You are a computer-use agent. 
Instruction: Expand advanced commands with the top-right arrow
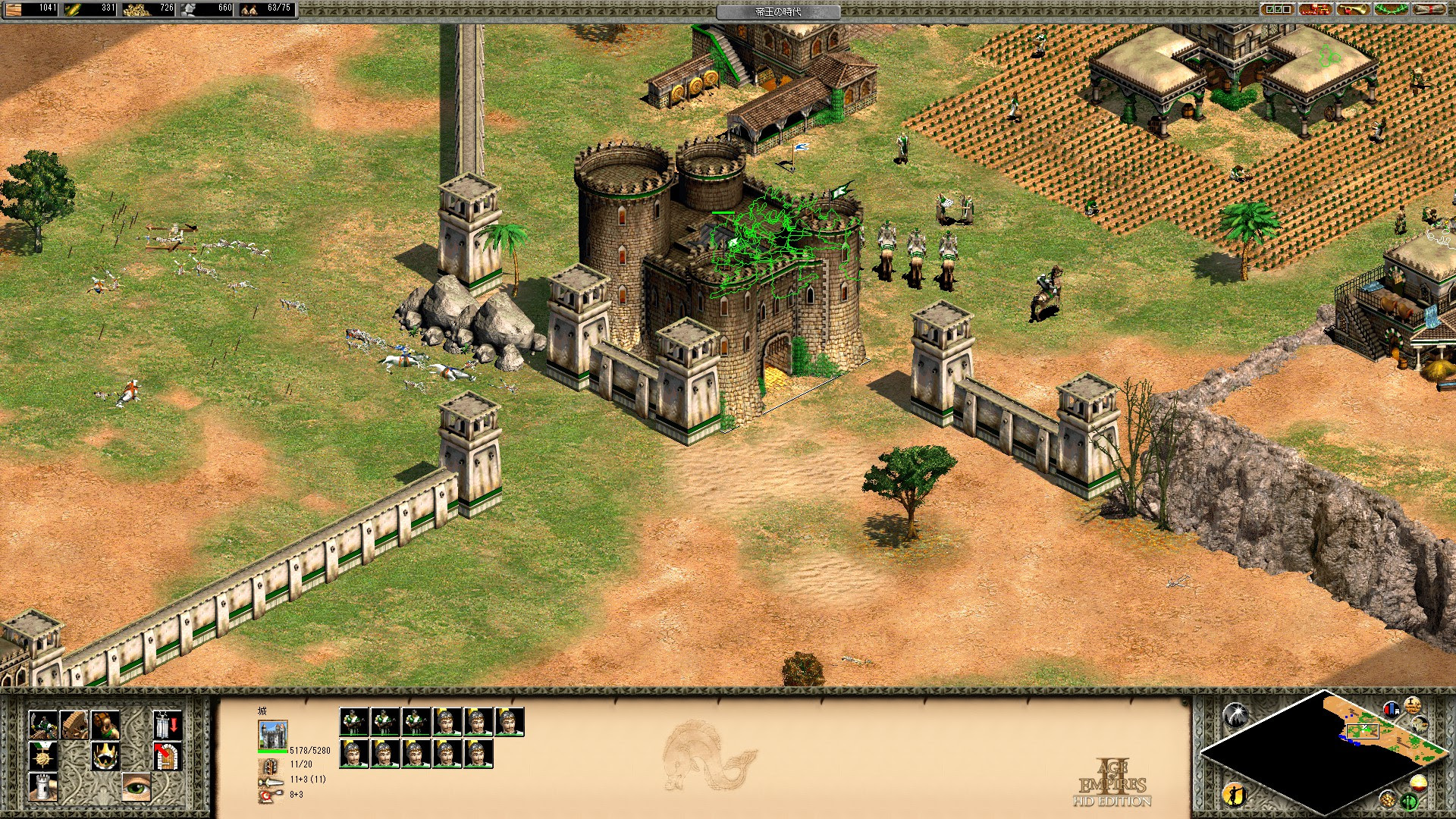point(165,725)
